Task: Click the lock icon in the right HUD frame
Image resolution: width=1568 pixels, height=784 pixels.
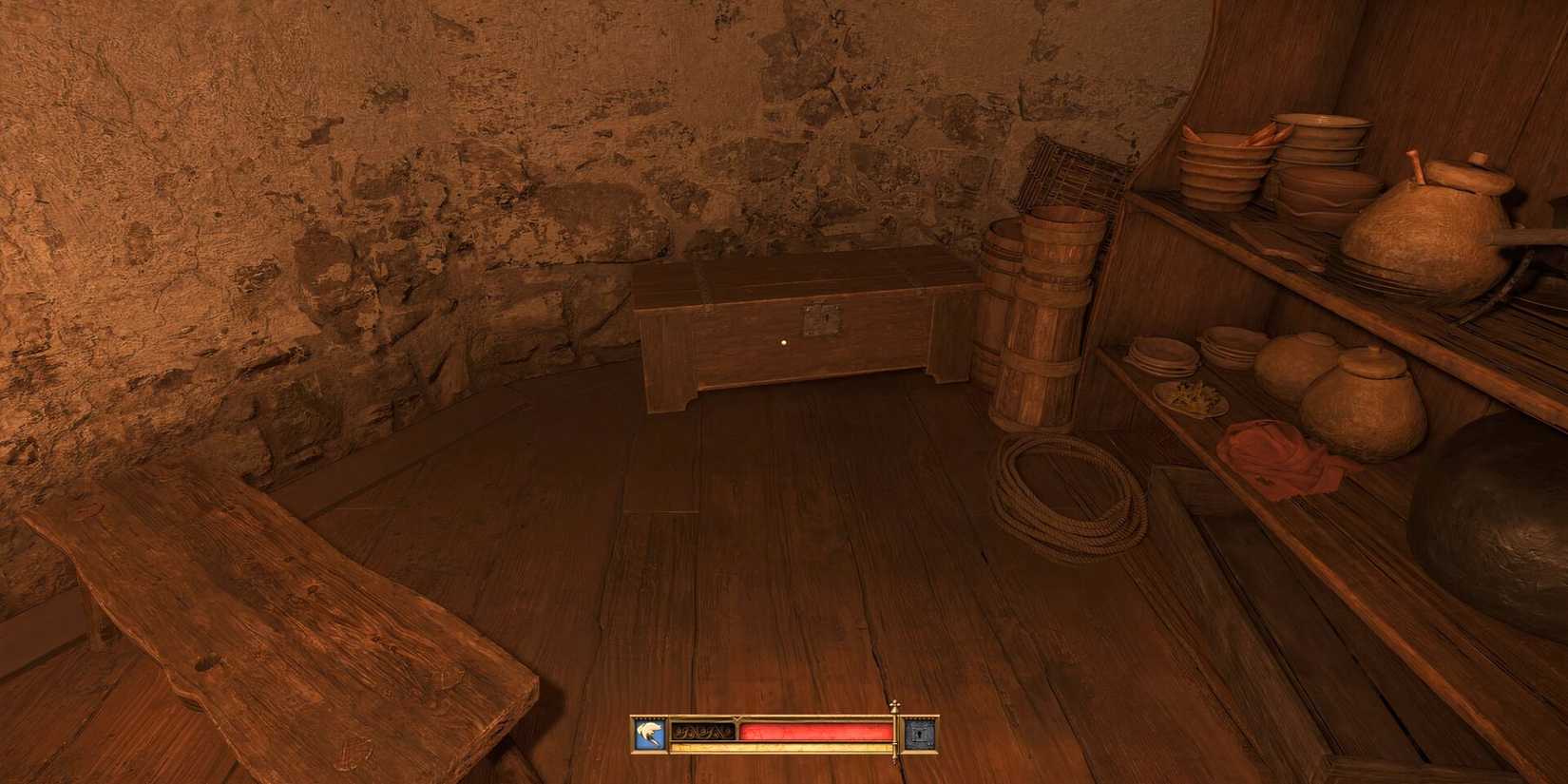Action: pyautogui.click(x=921, y=733)
